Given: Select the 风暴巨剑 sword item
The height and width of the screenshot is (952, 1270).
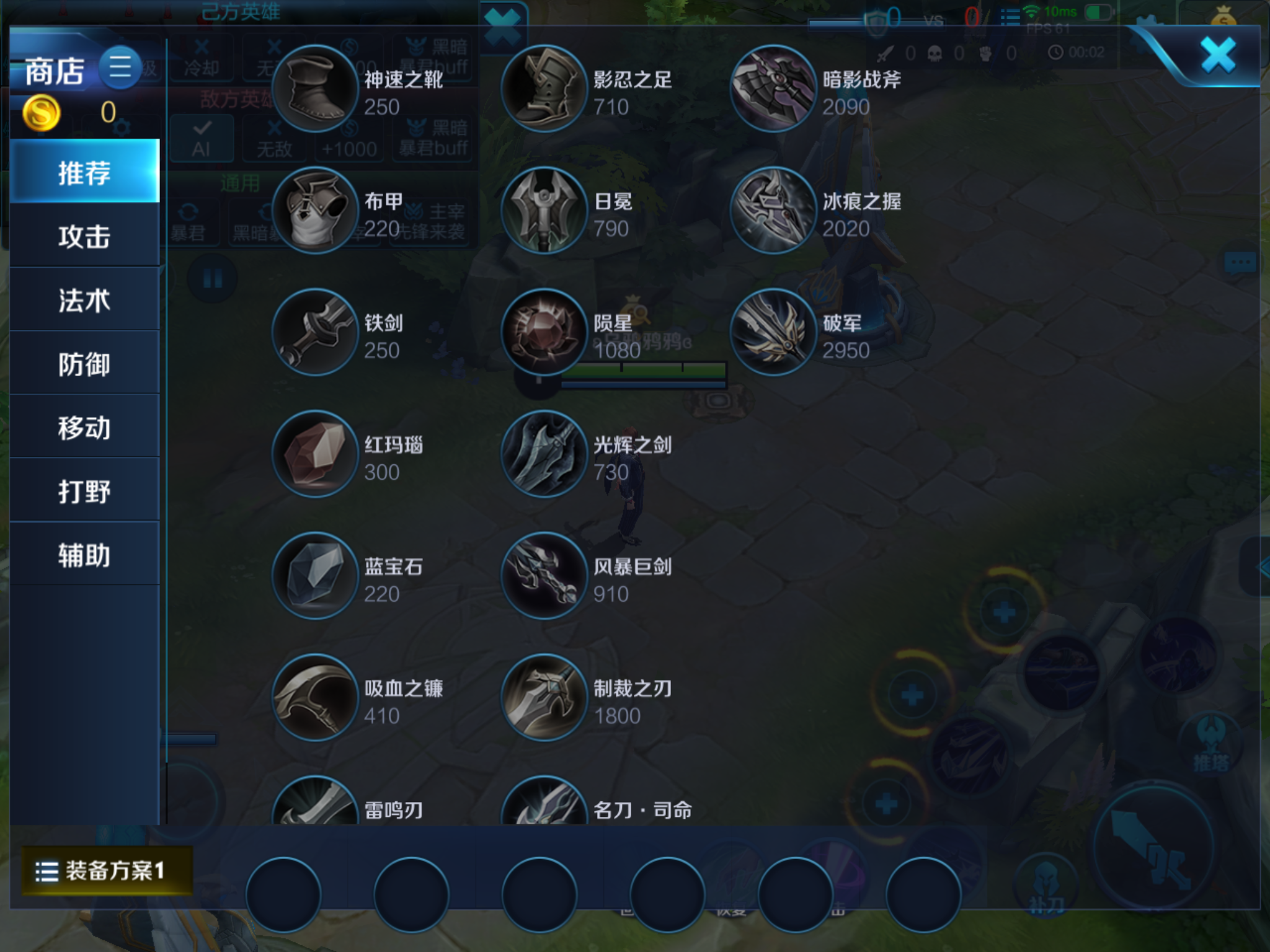Looking at the screenshot, I should (544, 573).
